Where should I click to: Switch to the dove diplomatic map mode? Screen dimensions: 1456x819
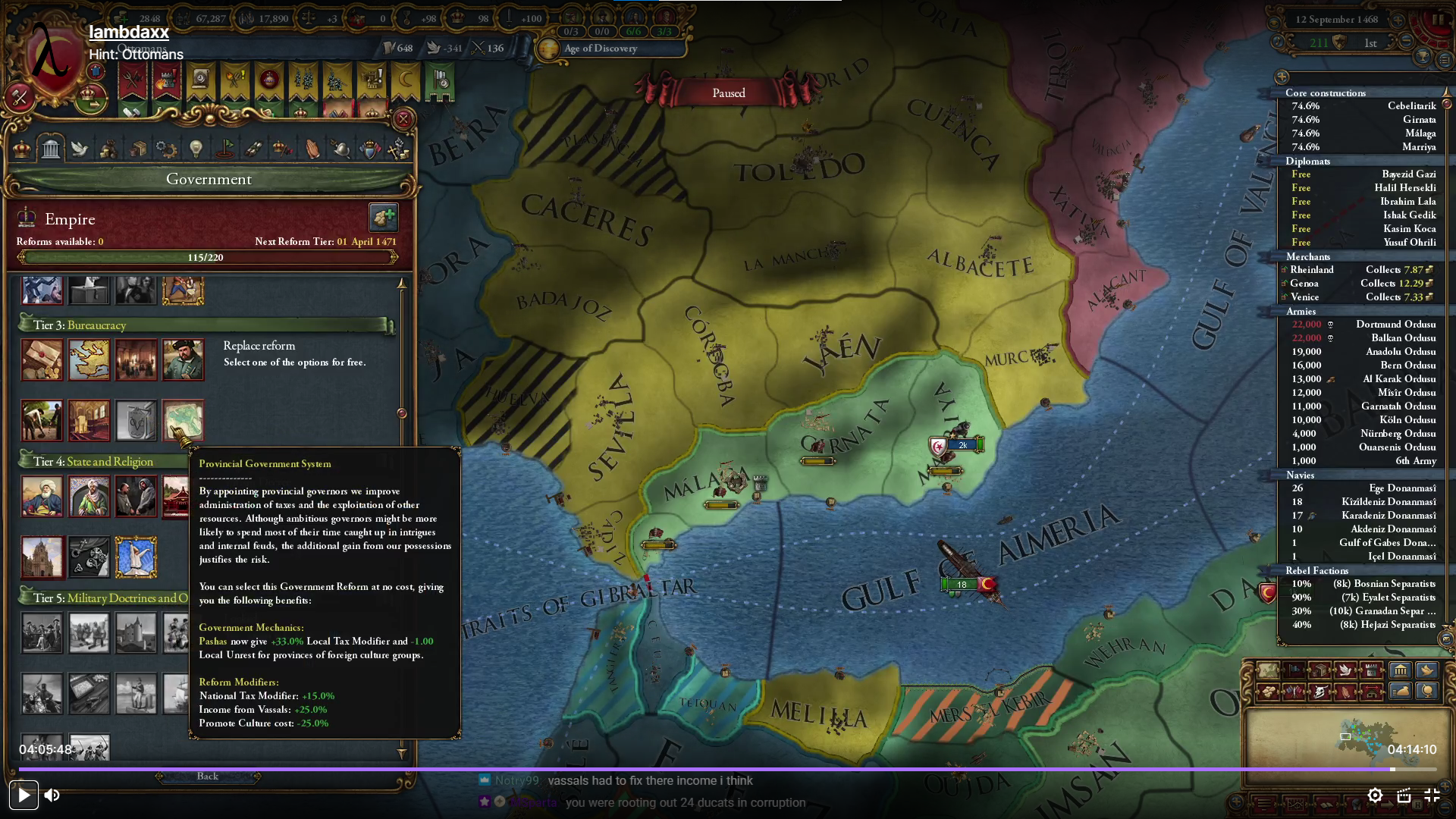pos(1345,670)
